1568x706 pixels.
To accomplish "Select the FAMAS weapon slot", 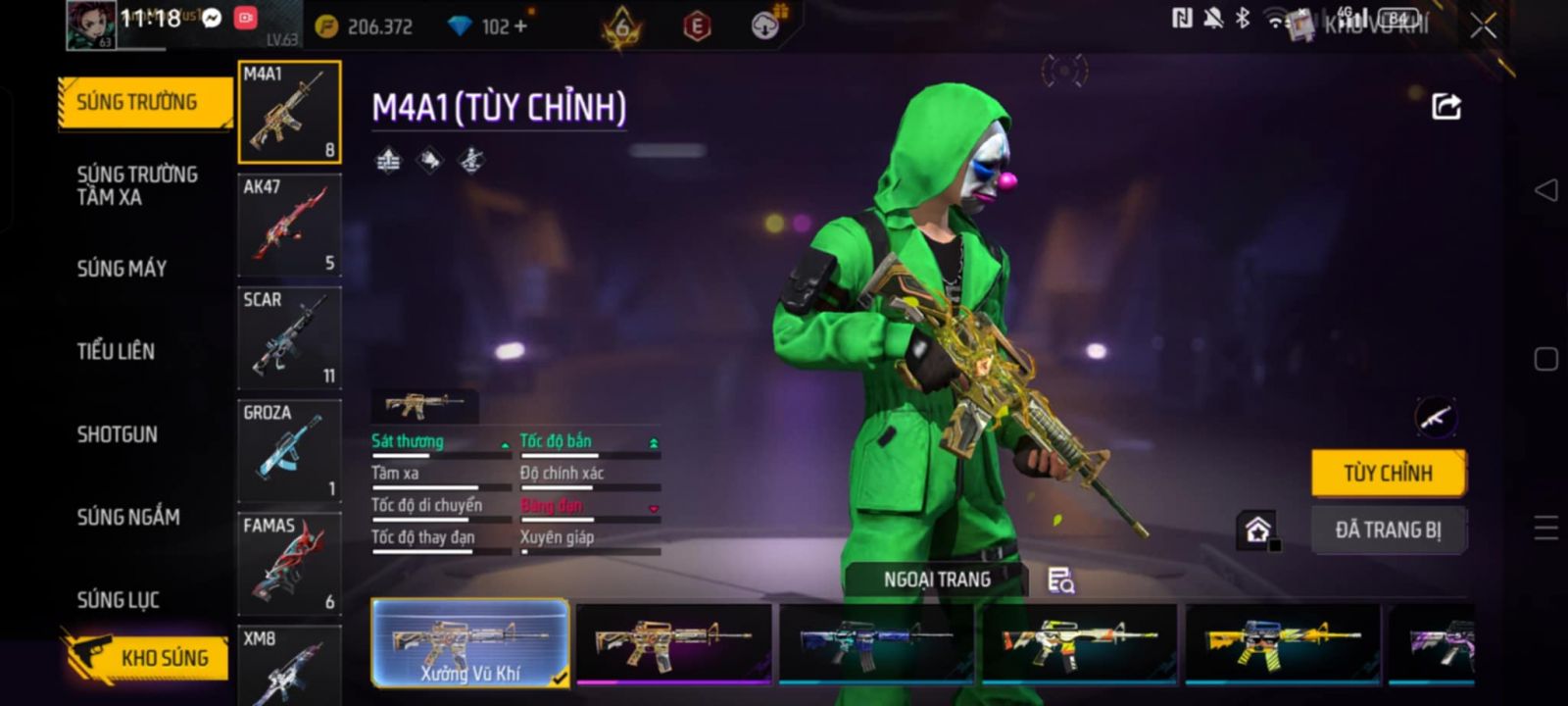I will pyautogui.click(x=290, y=563).
